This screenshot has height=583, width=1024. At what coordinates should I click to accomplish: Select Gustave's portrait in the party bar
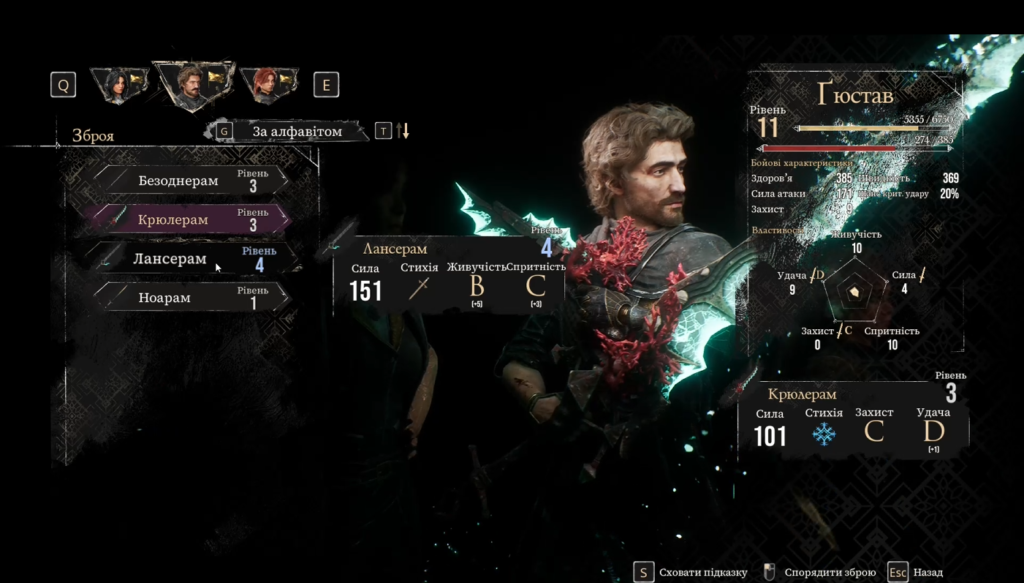coord(191,84)
